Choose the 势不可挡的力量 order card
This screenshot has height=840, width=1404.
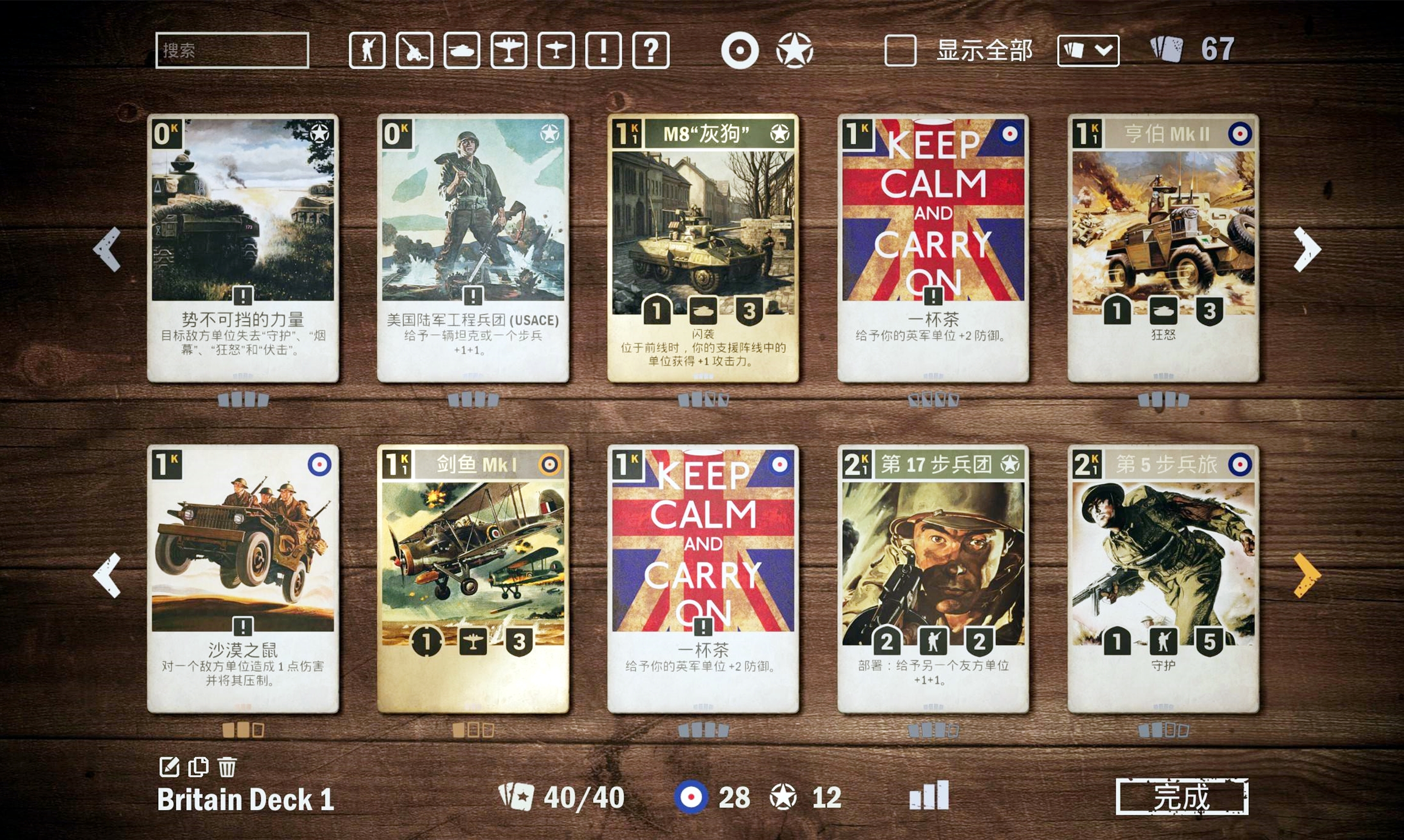pos(243,247)
